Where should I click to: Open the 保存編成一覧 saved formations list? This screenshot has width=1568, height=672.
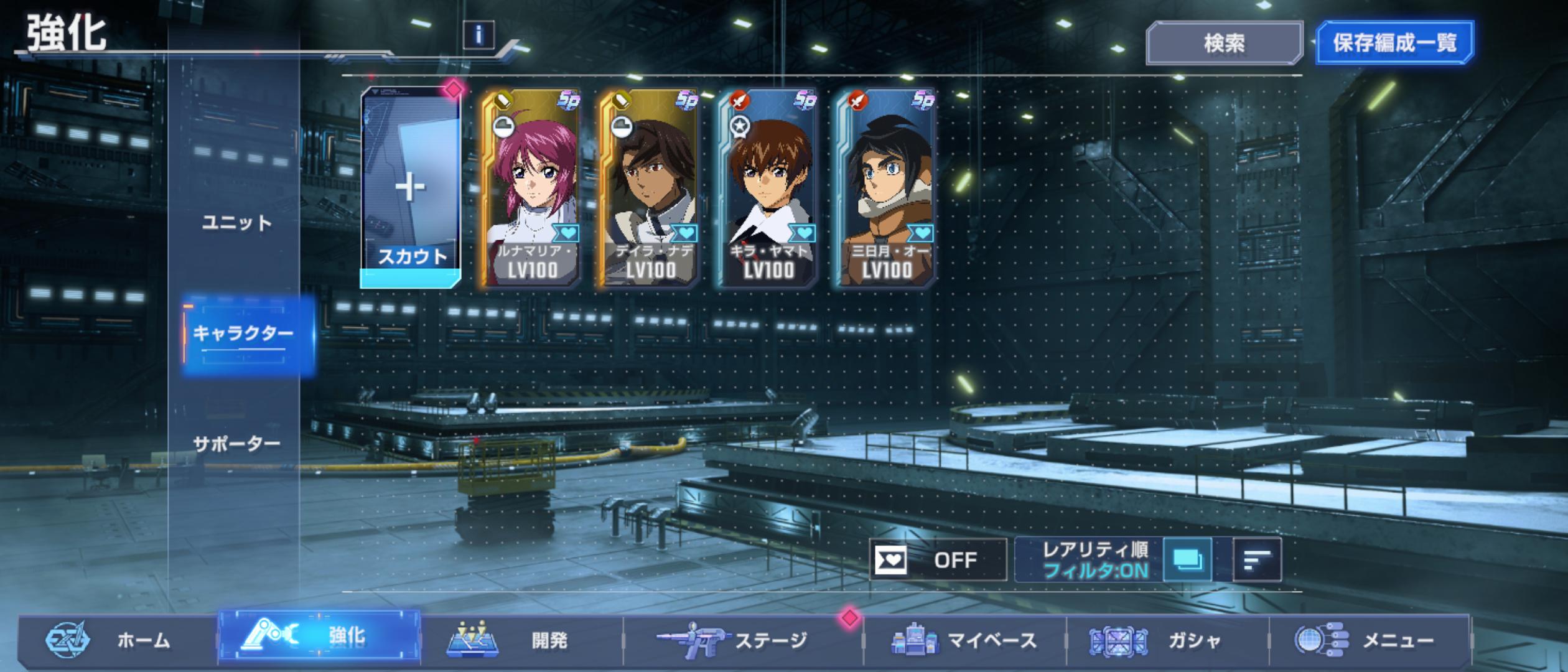click(1394, 43)
